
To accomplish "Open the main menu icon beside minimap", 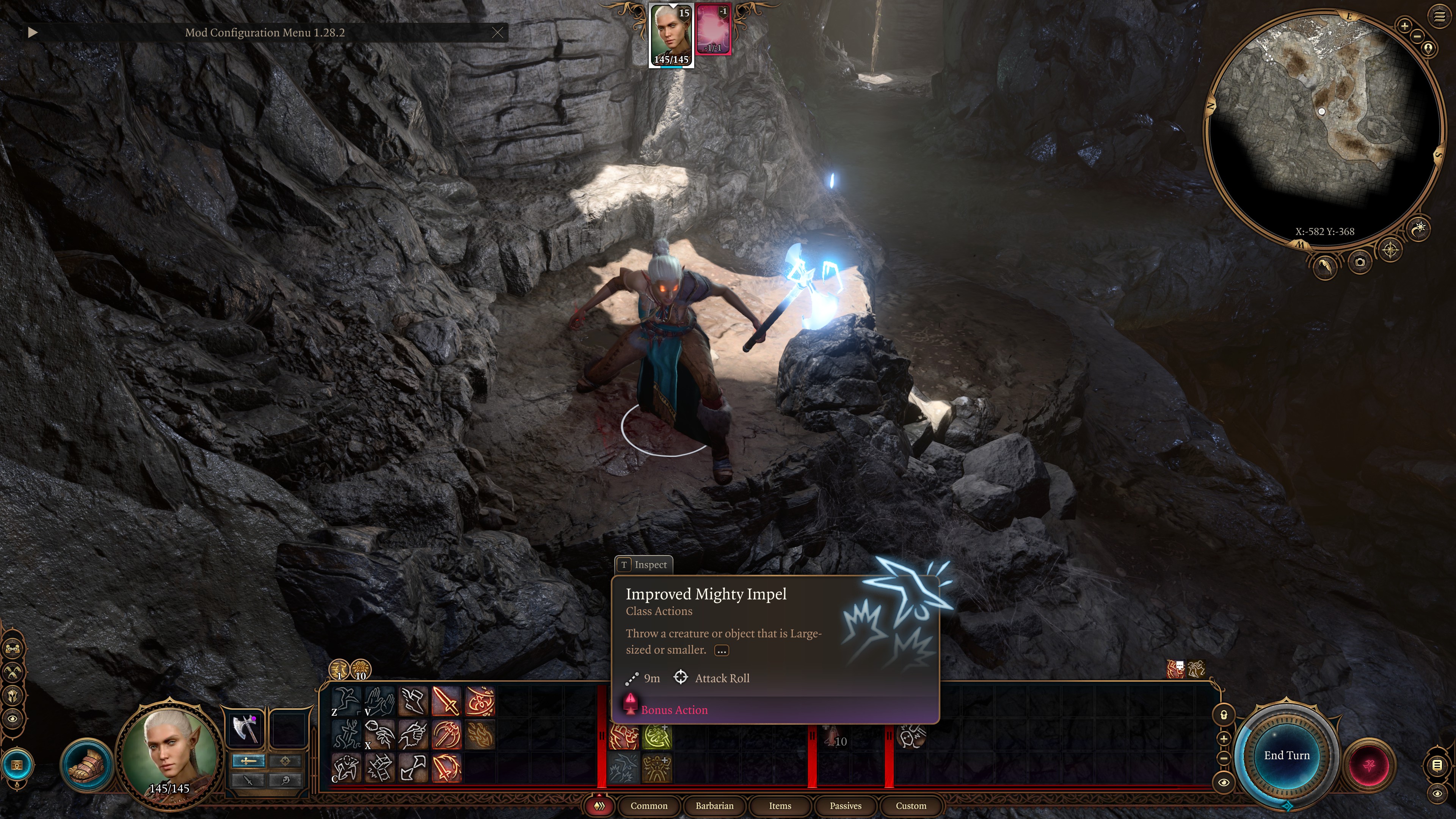I will click(1439, 17).
